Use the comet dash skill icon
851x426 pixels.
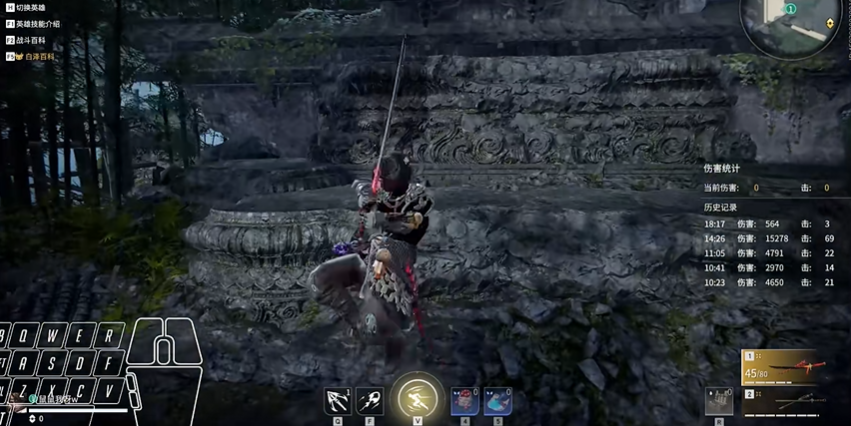tap(369, 401)
